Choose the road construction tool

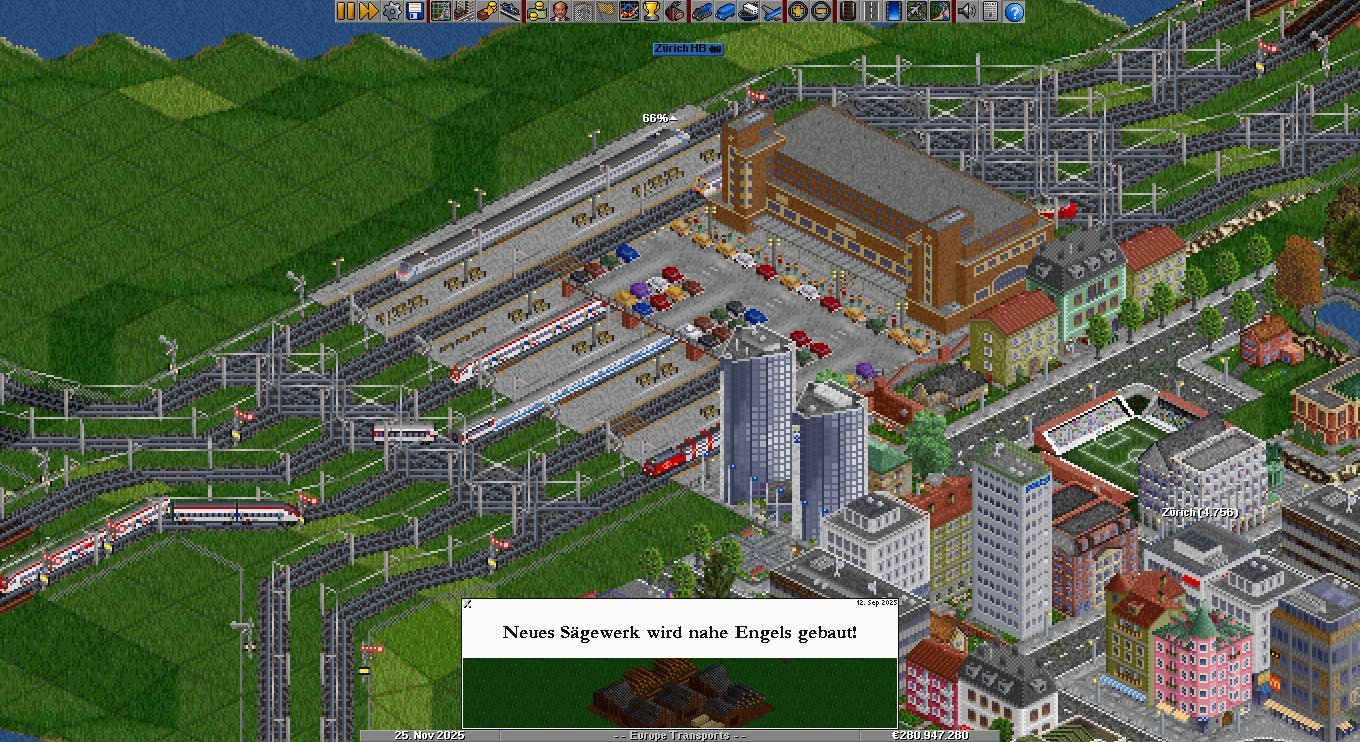pos(871,11)
